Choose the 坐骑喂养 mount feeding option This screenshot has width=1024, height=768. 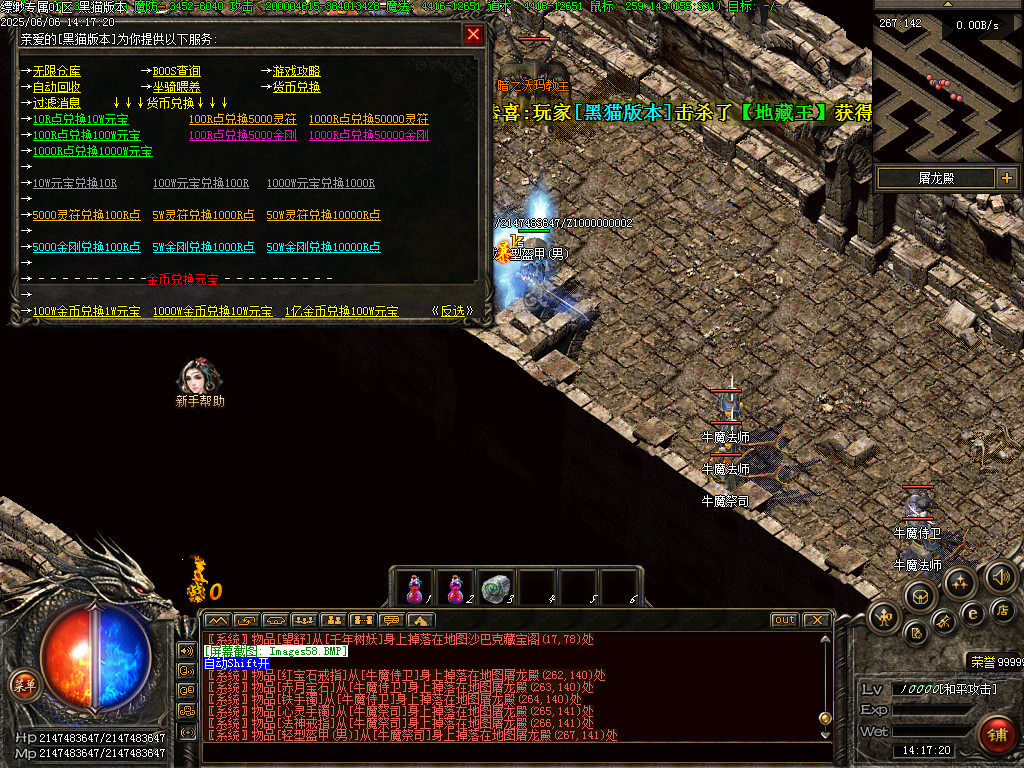(176, 87)
